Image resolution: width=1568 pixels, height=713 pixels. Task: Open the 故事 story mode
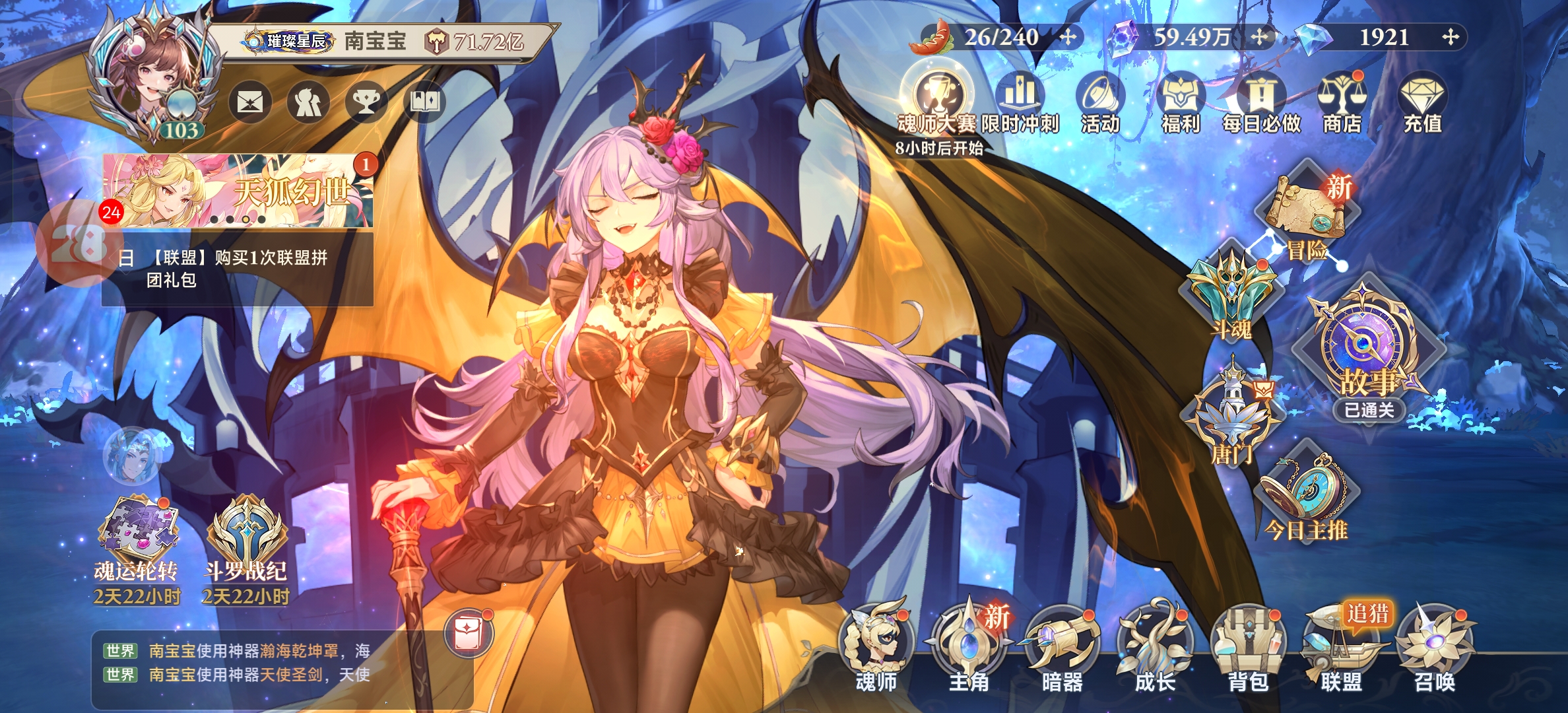(x=1367, y=350)
